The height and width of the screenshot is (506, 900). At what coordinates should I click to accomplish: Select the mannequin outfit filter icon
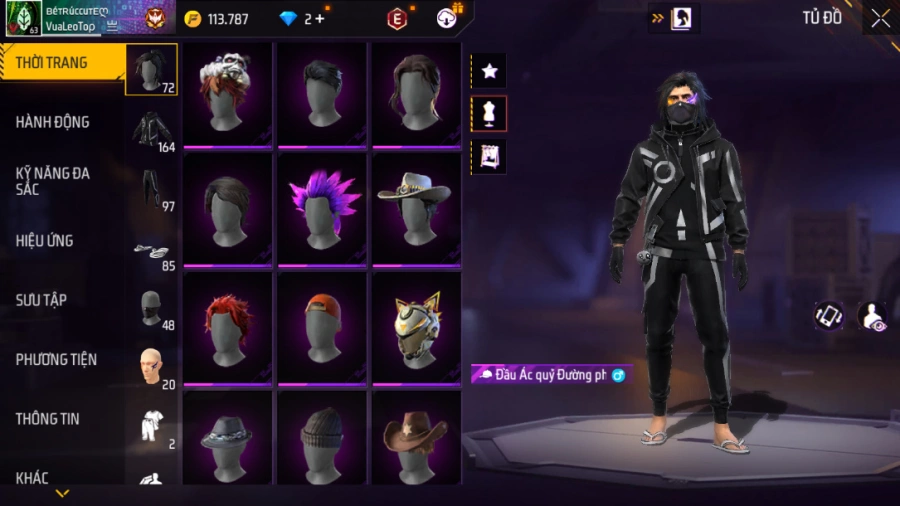click(x=489, y=114)
